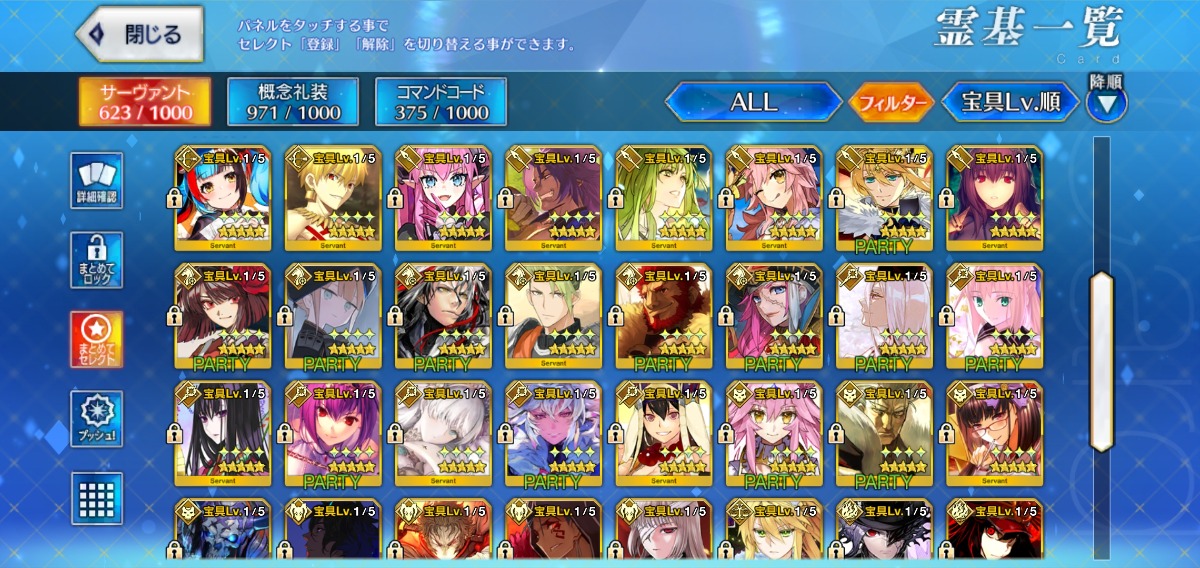1200x568 pixels.
Task: Select the golden-armored Gilgamesh servant card
Action: pyautogui.click(x=333, y=198)
